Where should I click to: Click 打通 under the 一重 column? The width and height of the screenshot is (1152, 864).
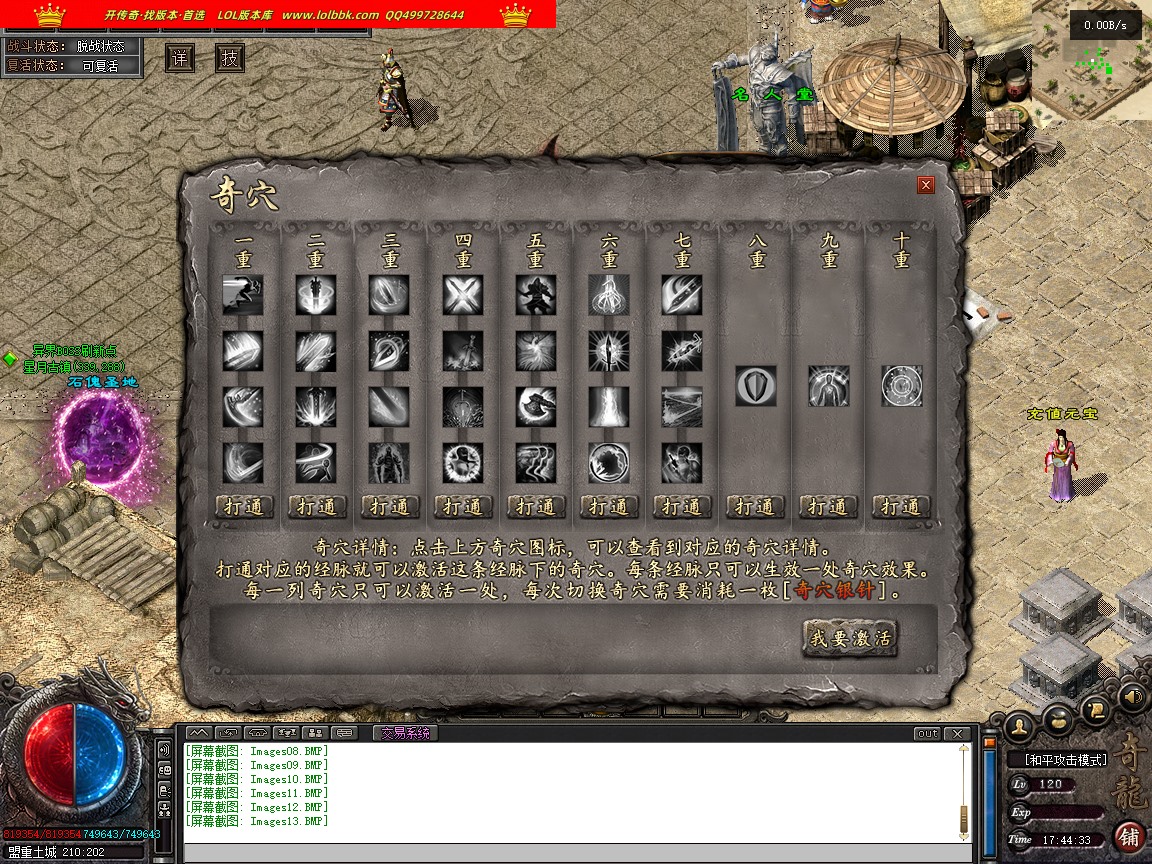[x=244, y=507]
